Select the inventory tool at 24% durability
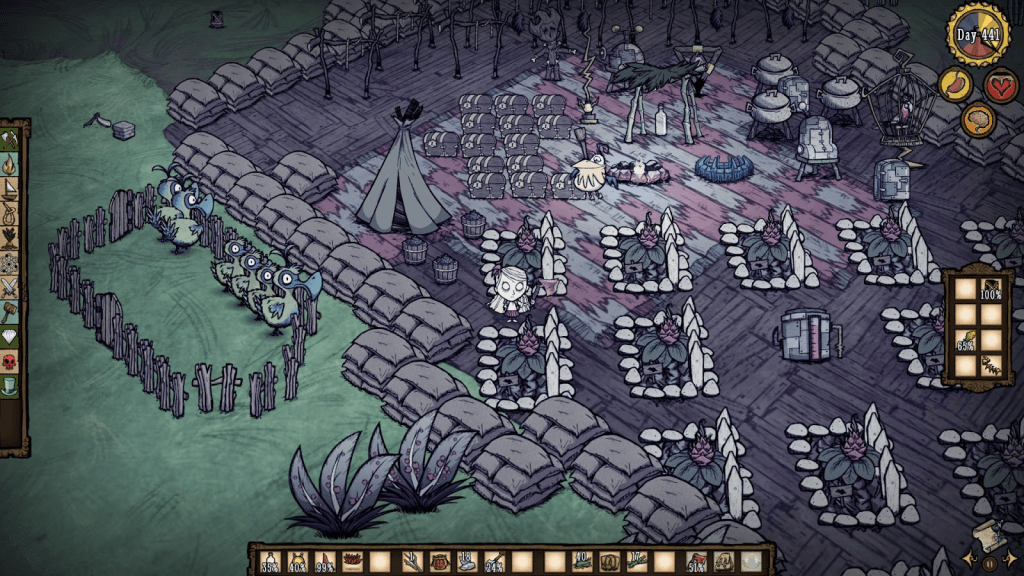Screen dimensions: 1024x576 pyautogui.click(x=494, y=563)
